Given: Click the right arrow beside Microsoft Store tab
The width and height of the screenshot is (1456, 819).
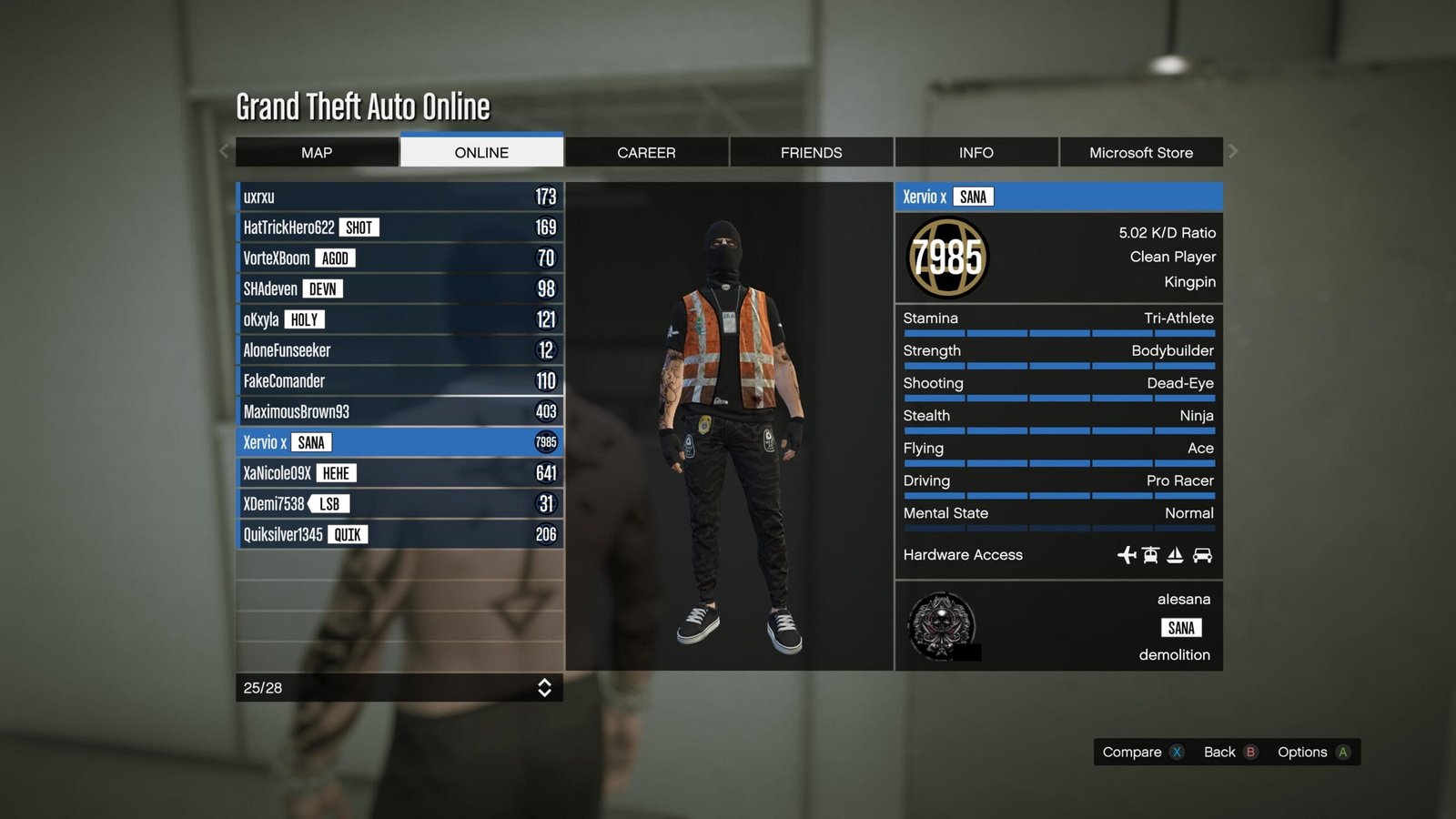Looking at the screenshot, I should point(1234,151).
